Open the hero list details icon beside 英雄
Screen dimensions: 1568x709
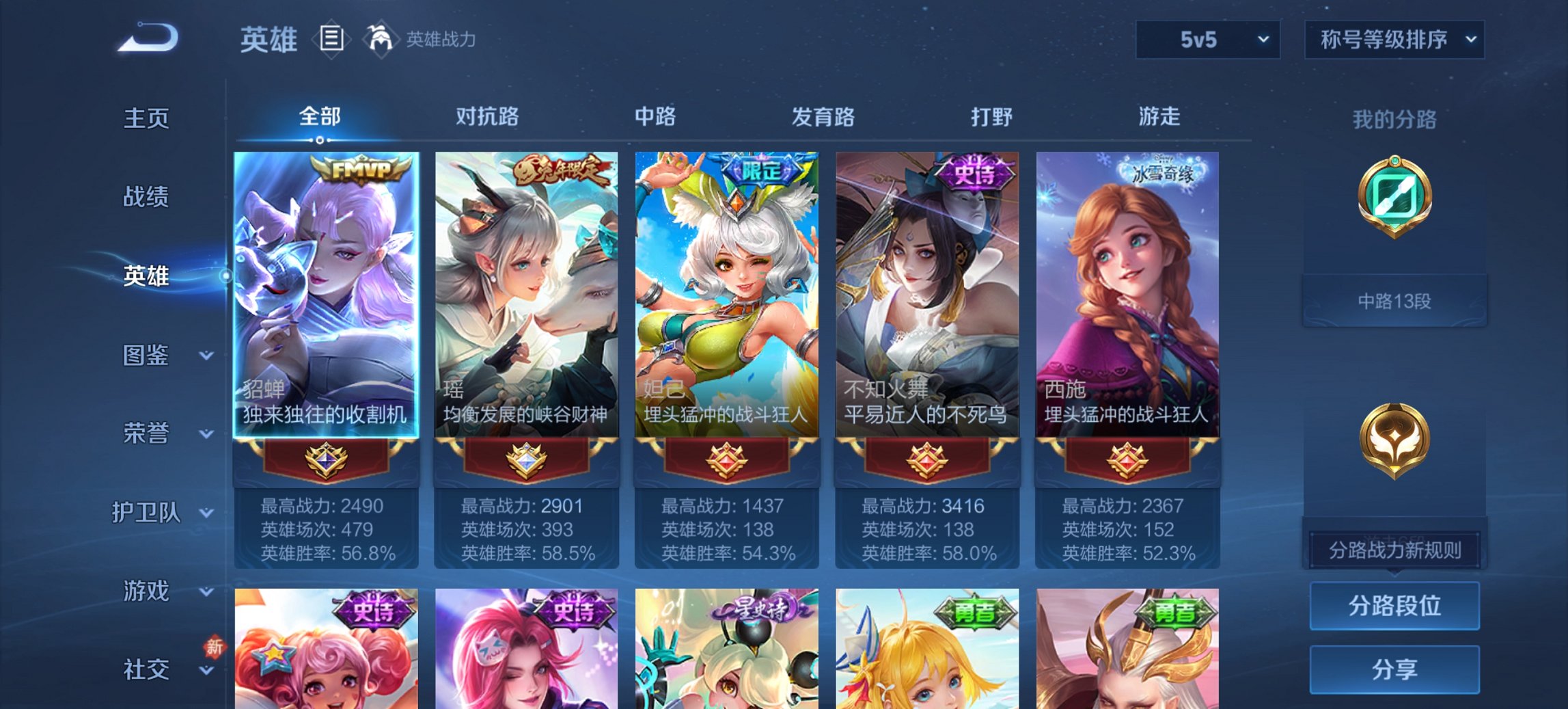pyautogui.click(x=331, y=40)
